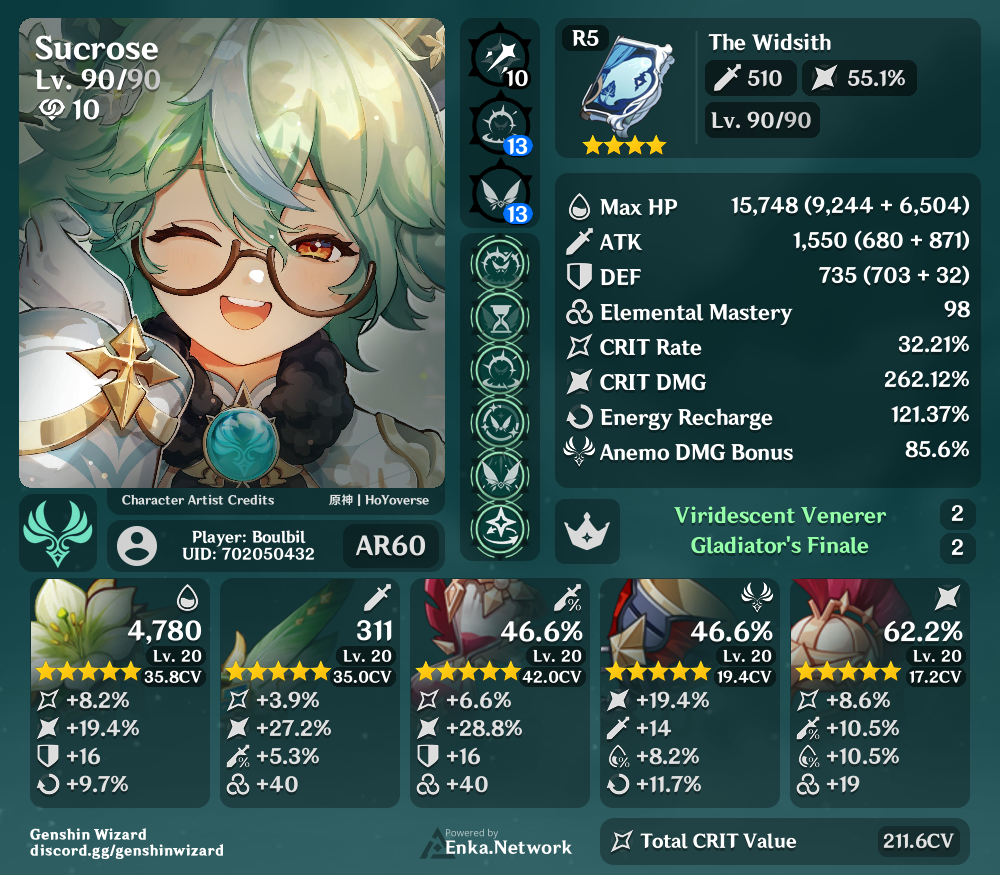This screenshot has width=1000, height=875.
Task: Select the feather artifact with 311 ATK
Action: click(310, 692)
